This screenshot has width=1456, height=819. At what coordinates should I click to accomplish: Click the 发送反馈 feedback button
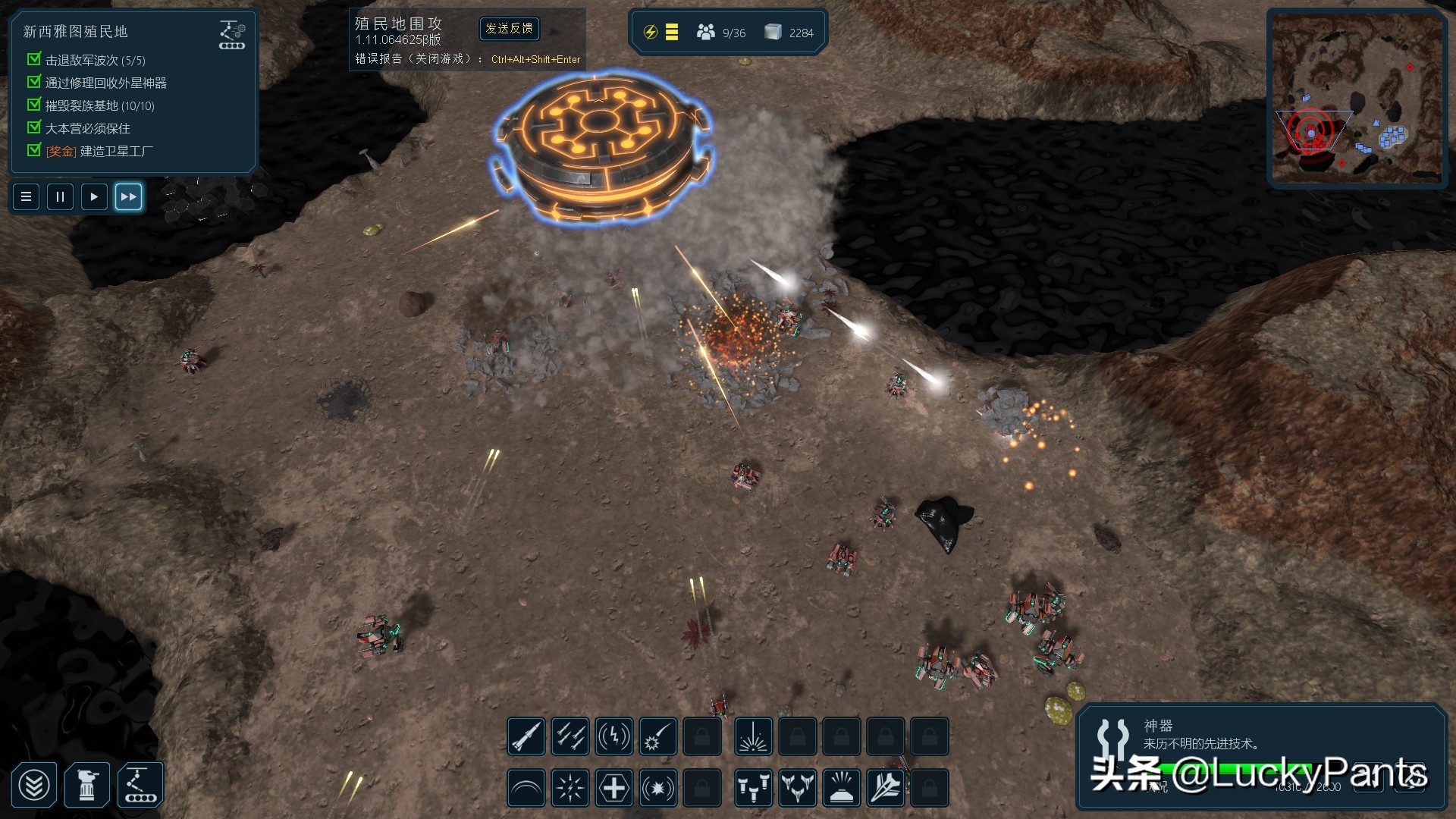510,29
